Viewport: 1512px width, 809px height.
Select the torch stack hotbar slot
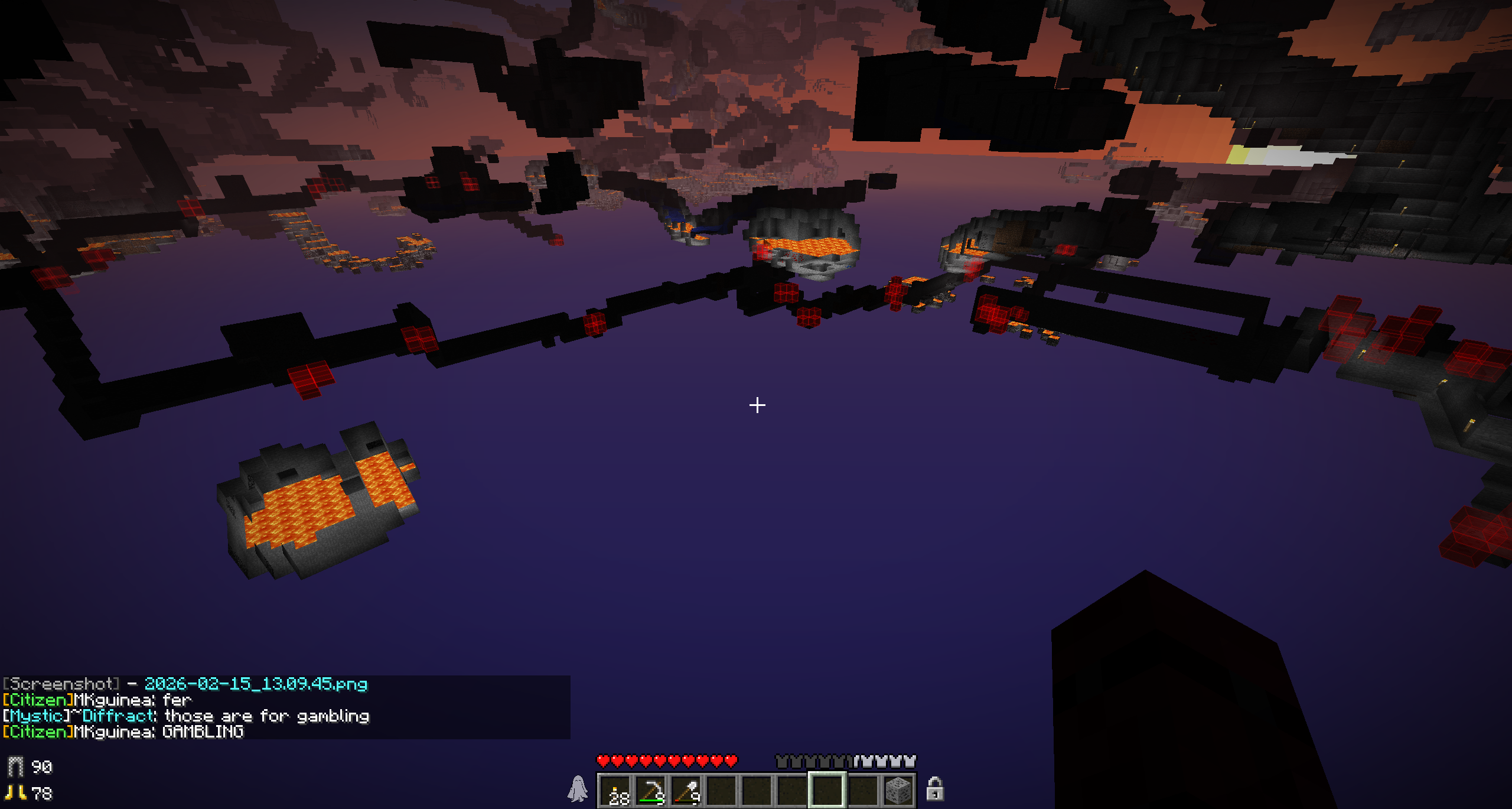615,790
